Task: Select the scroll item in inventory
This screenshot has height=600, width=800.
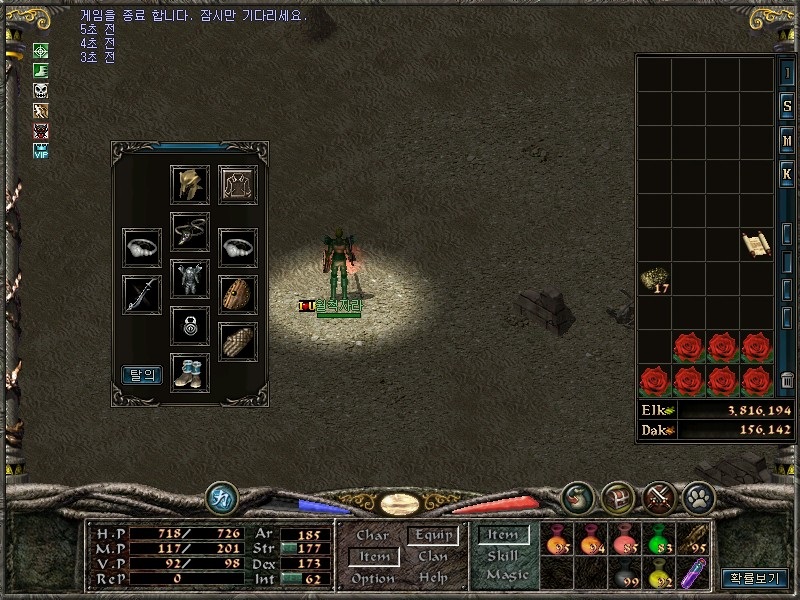Action: (x=754, y=244)
